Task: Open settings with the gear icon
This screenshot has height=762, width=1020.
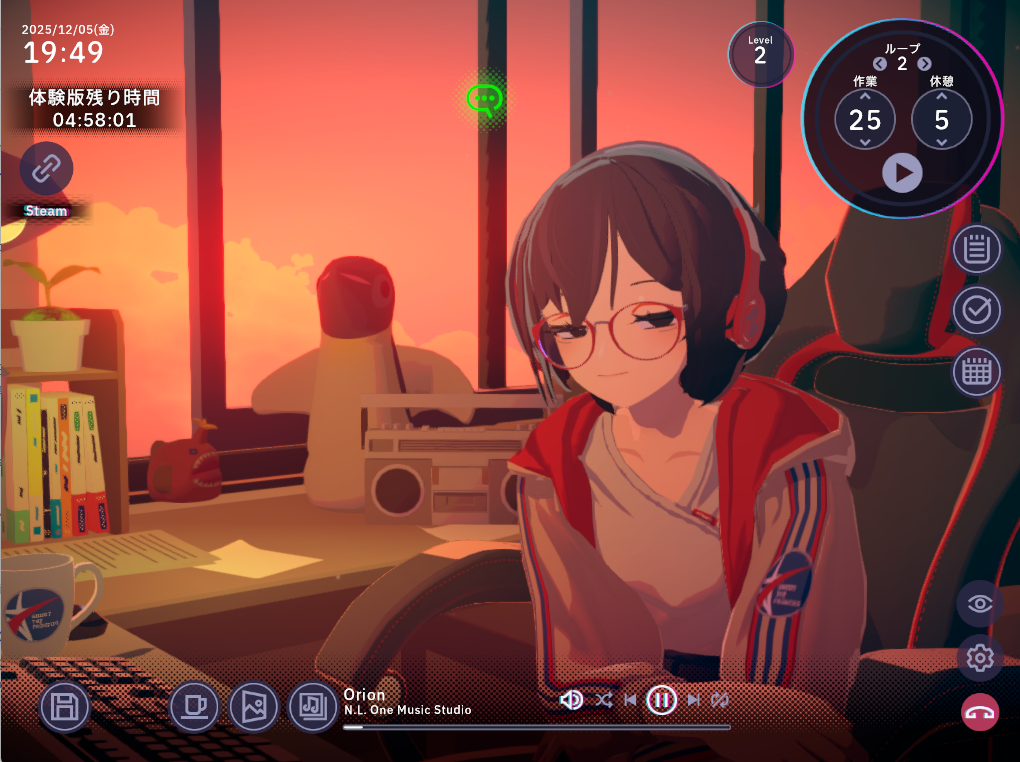Action: coord(980,658)
